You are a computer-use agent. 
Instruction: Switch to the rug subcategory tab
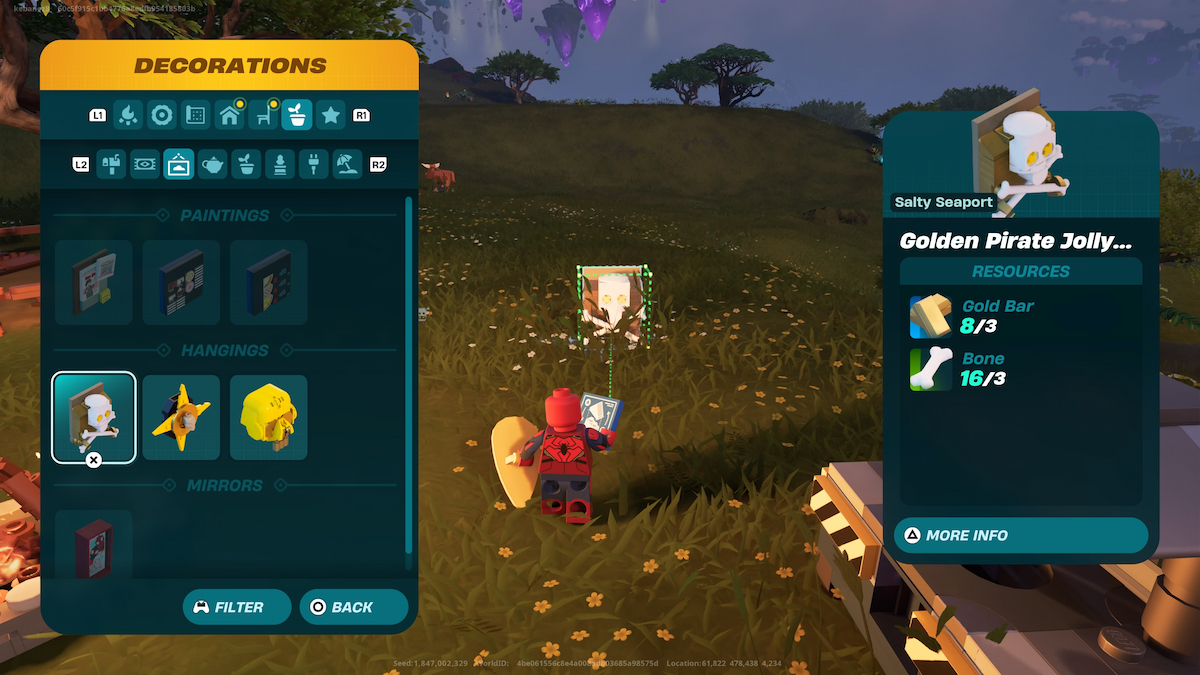pos(145,164)
